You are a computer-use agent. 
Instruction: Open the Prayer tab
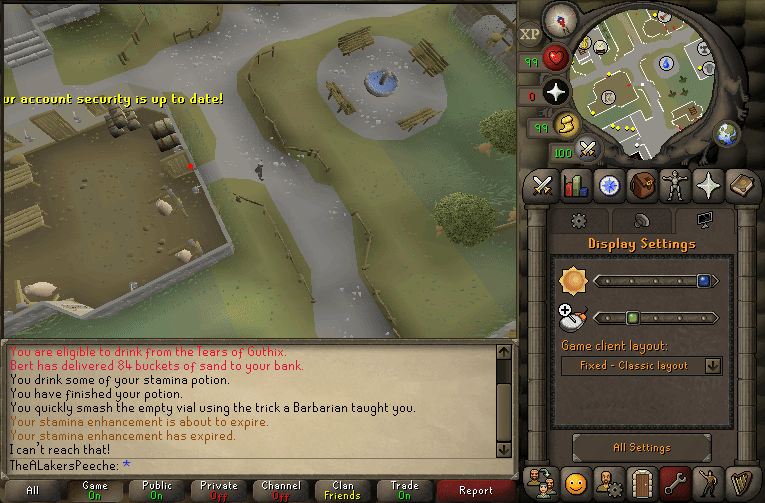(708, 185)
